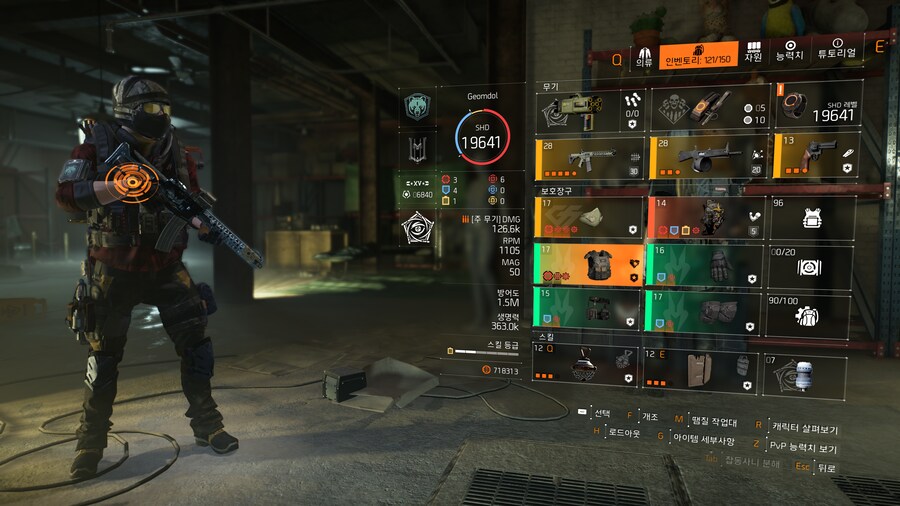Open the bear head emblem slot
The width and height of the screenshot is (900, 506).
coord(417,107)
